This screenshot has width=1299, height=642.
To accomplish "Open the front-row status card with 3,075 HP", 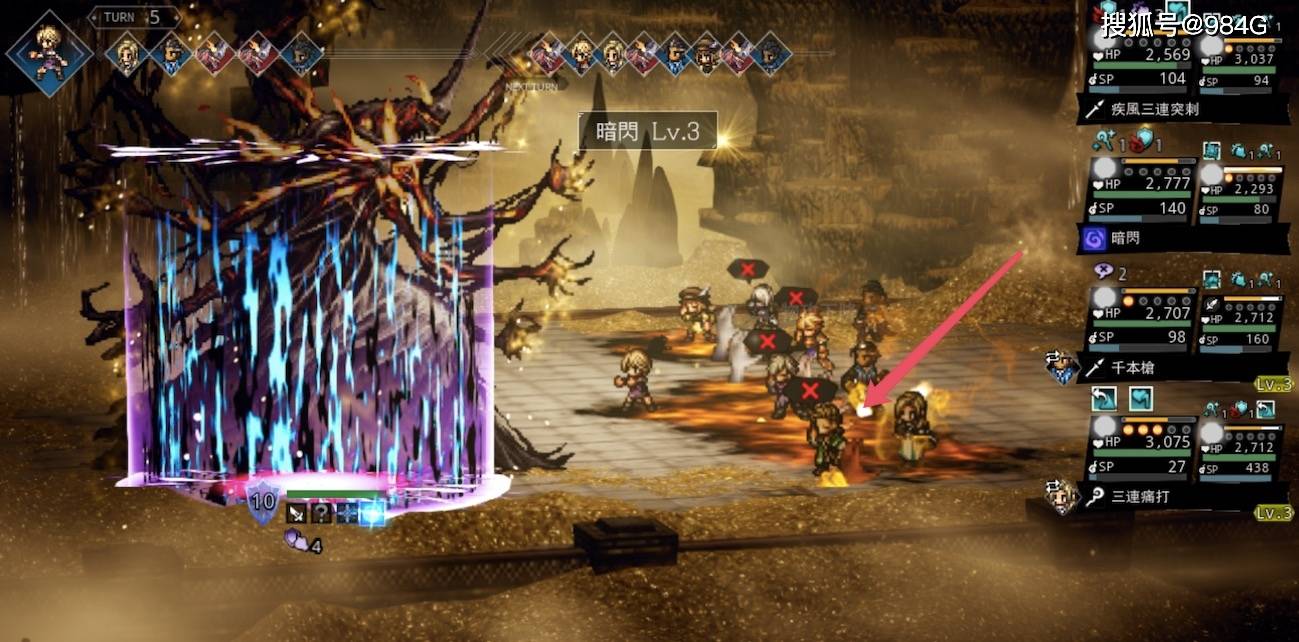I will tap(1141, 449).
